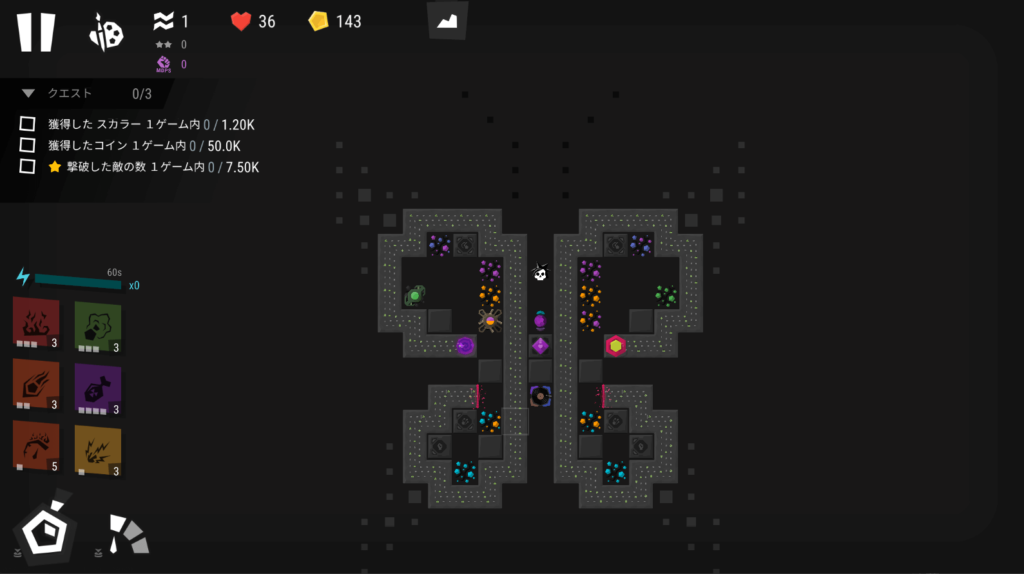Collapse the クエスト quest list
This screenshot has height=574, width=1024.
click(28, 93)
